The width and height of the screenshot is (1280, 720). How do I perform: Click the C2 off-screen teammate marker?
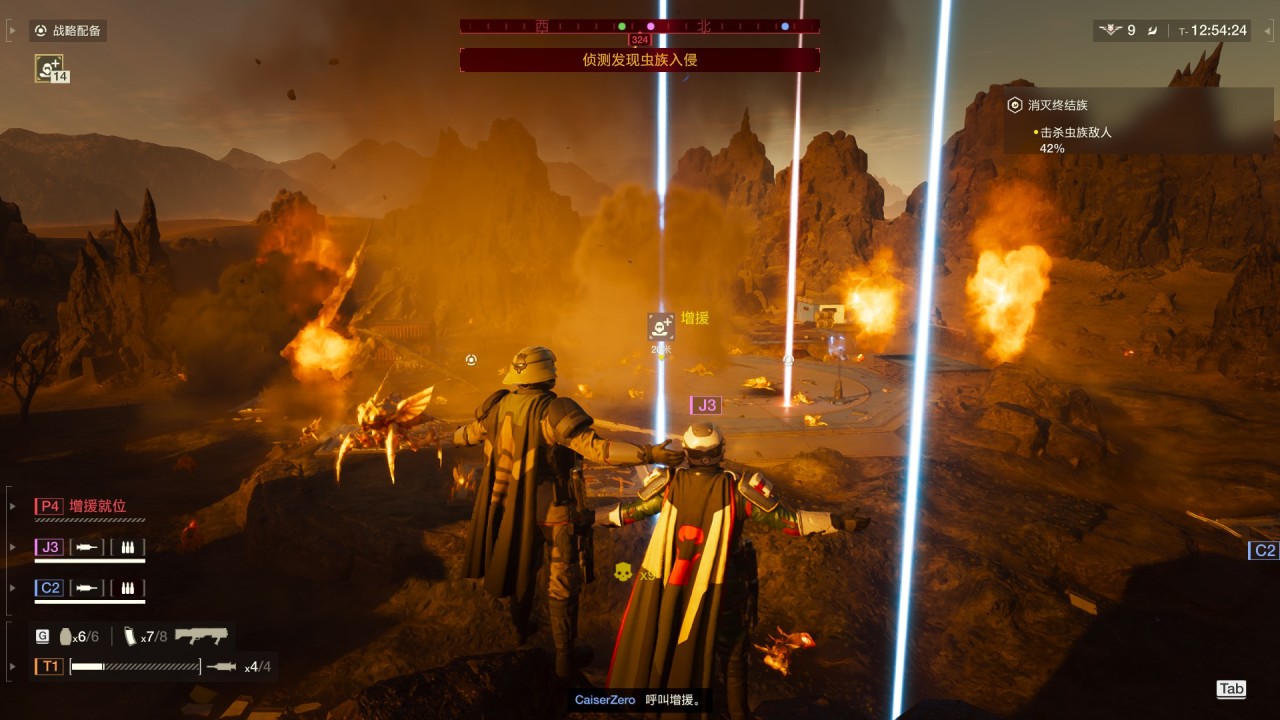click(1264, 551)
